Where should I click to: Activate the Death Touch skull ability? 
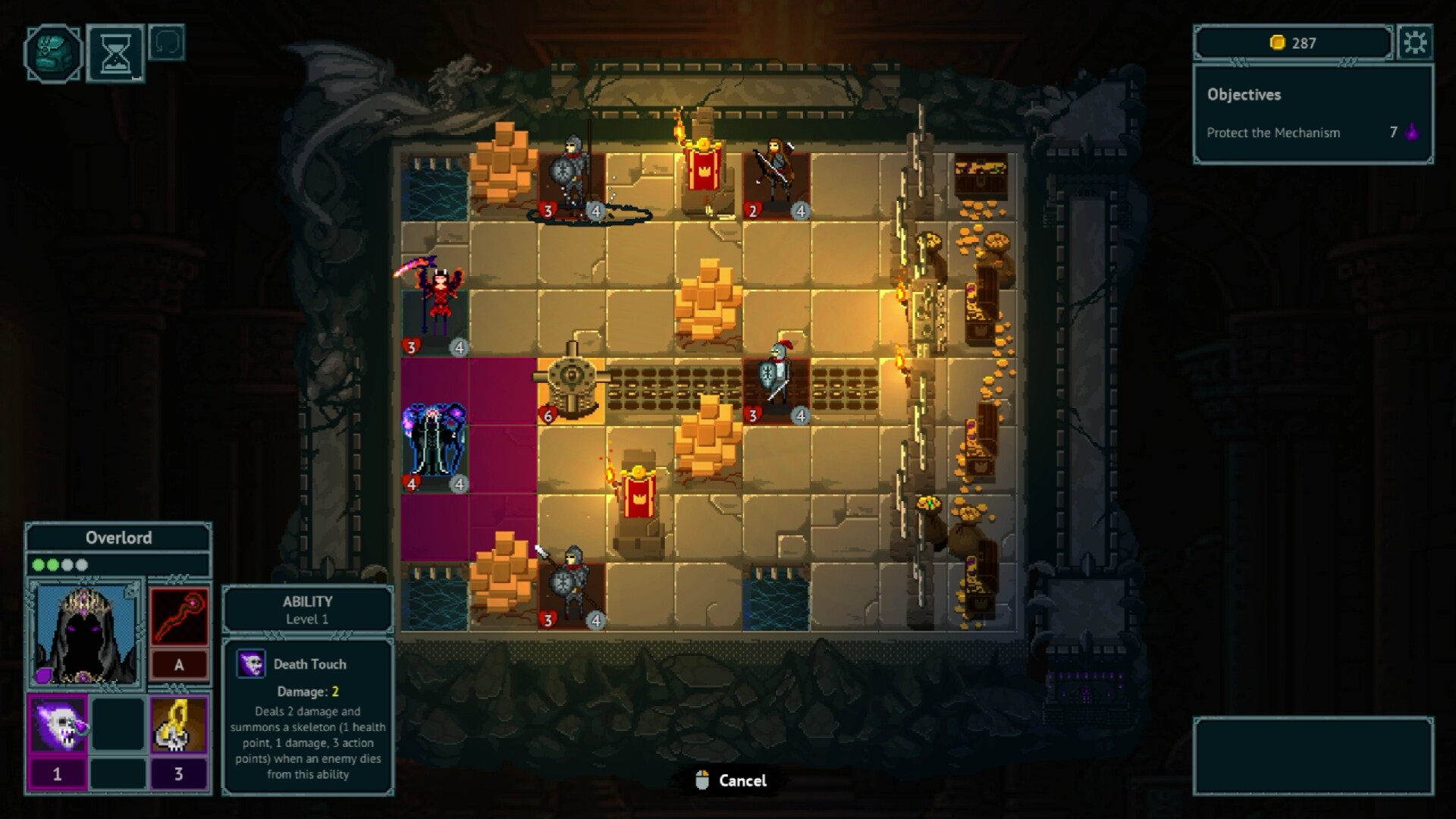(x=58, y=725)
